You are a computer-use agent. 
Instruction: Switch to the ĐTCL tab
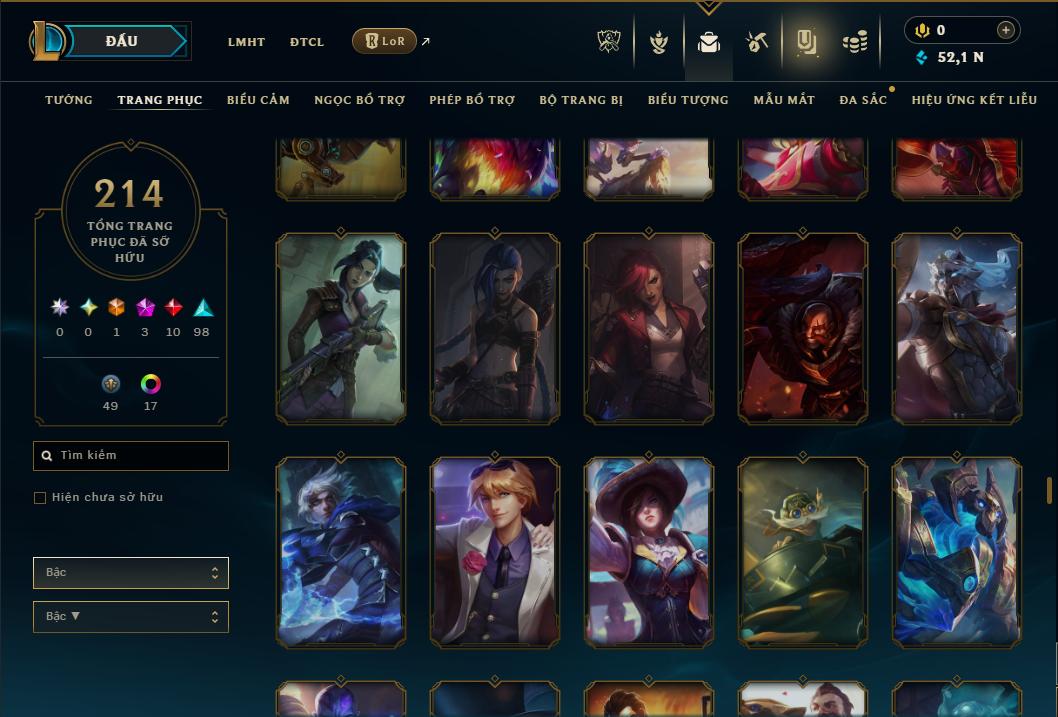[307, 42]
